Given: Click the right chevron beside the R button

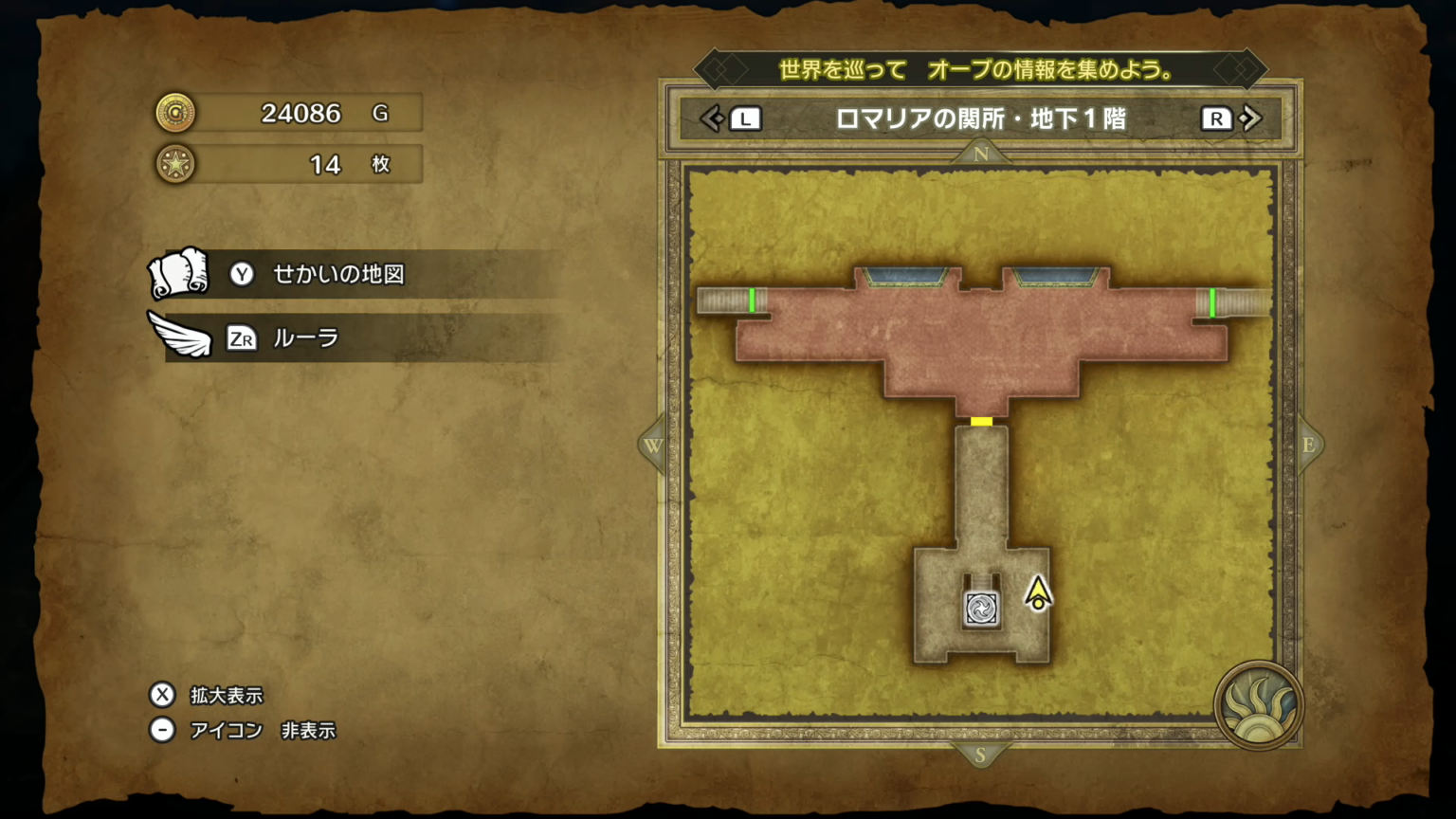Looking at the screenshot, I should [1251, 118].
